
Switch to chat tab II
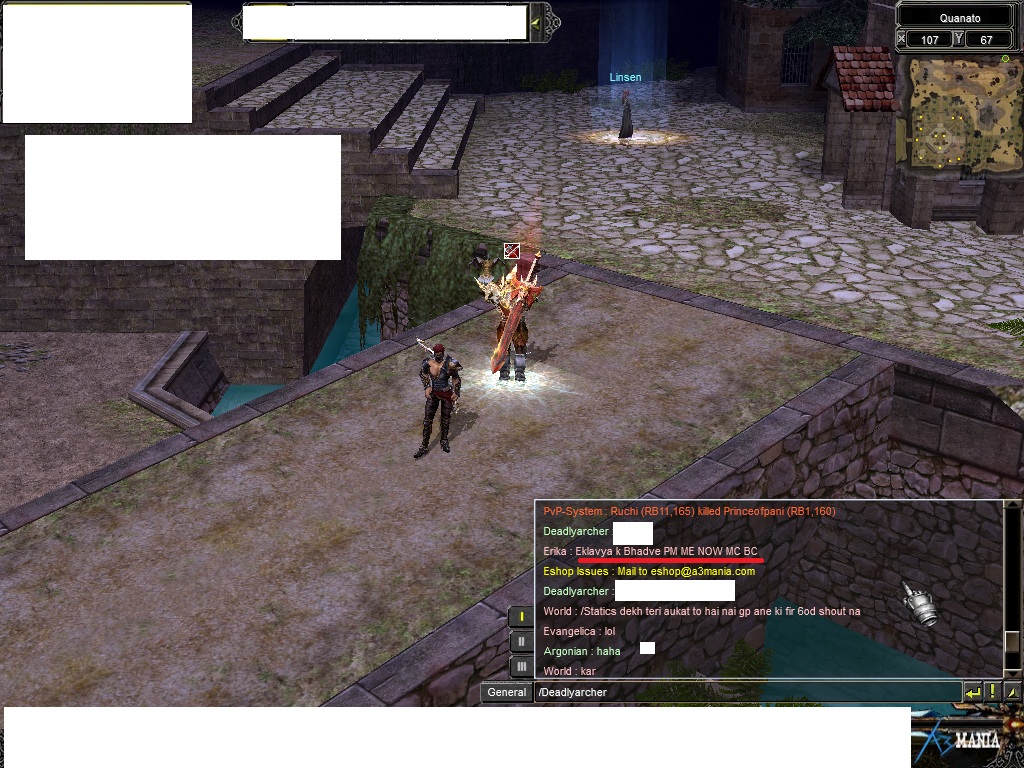(x=521, y=641)
